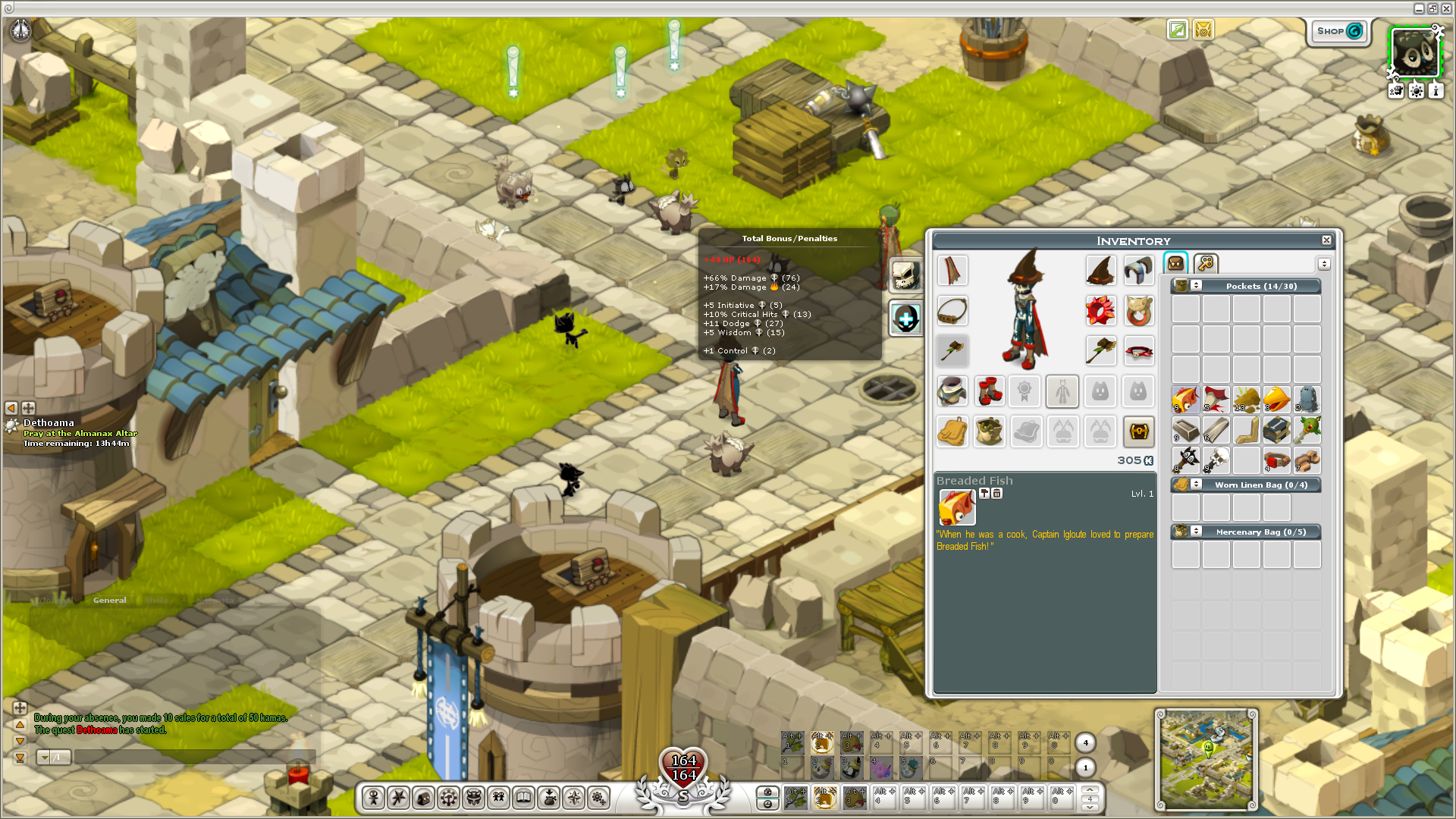The height and width of the screenshot is (819, 1456).
Task: Open the gear settings button in the bottom bar
Action: coord(599,798)
